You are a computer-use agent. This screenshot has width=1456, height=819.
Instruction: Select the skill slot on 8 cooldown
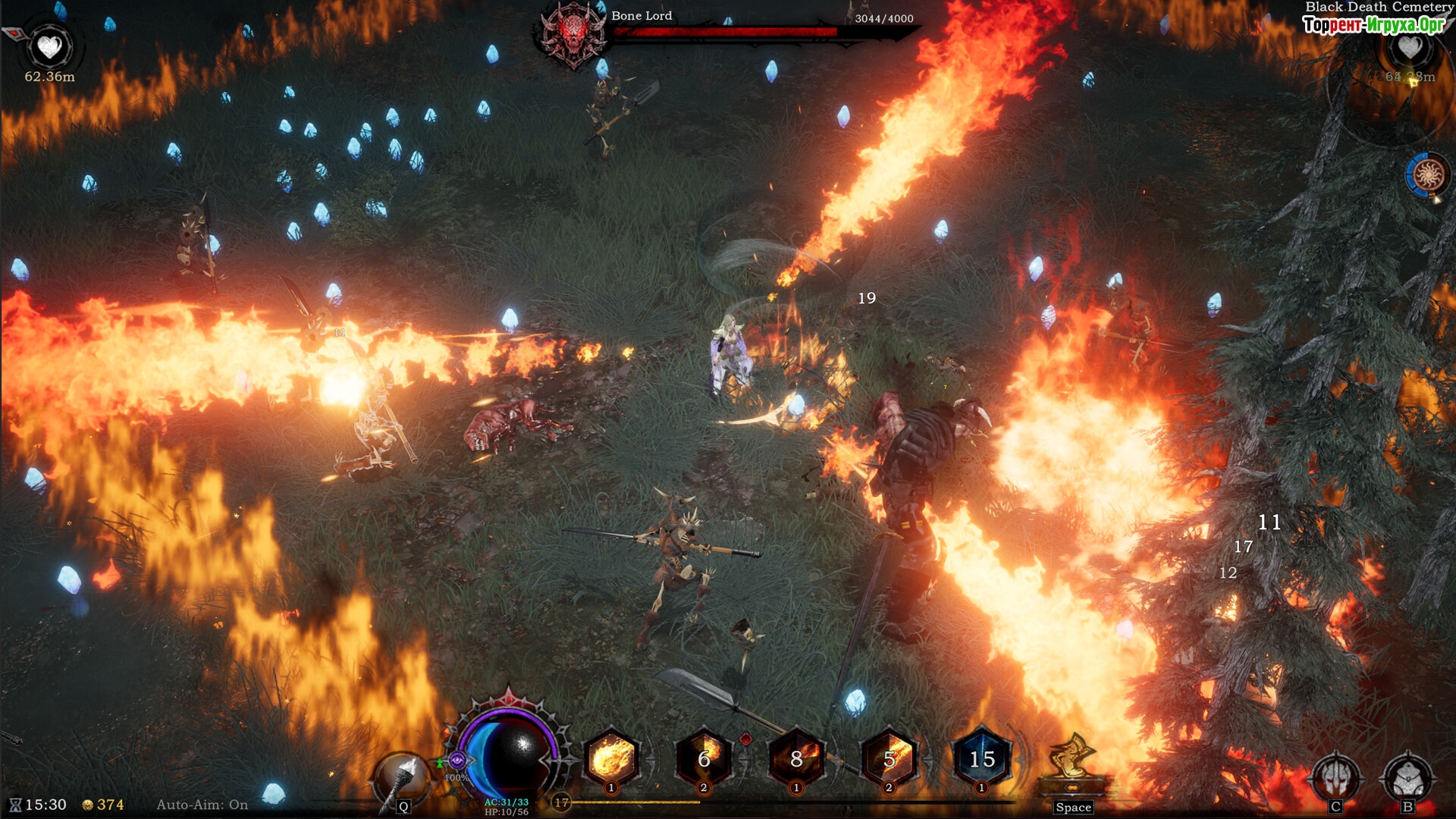tap(796, 758)
